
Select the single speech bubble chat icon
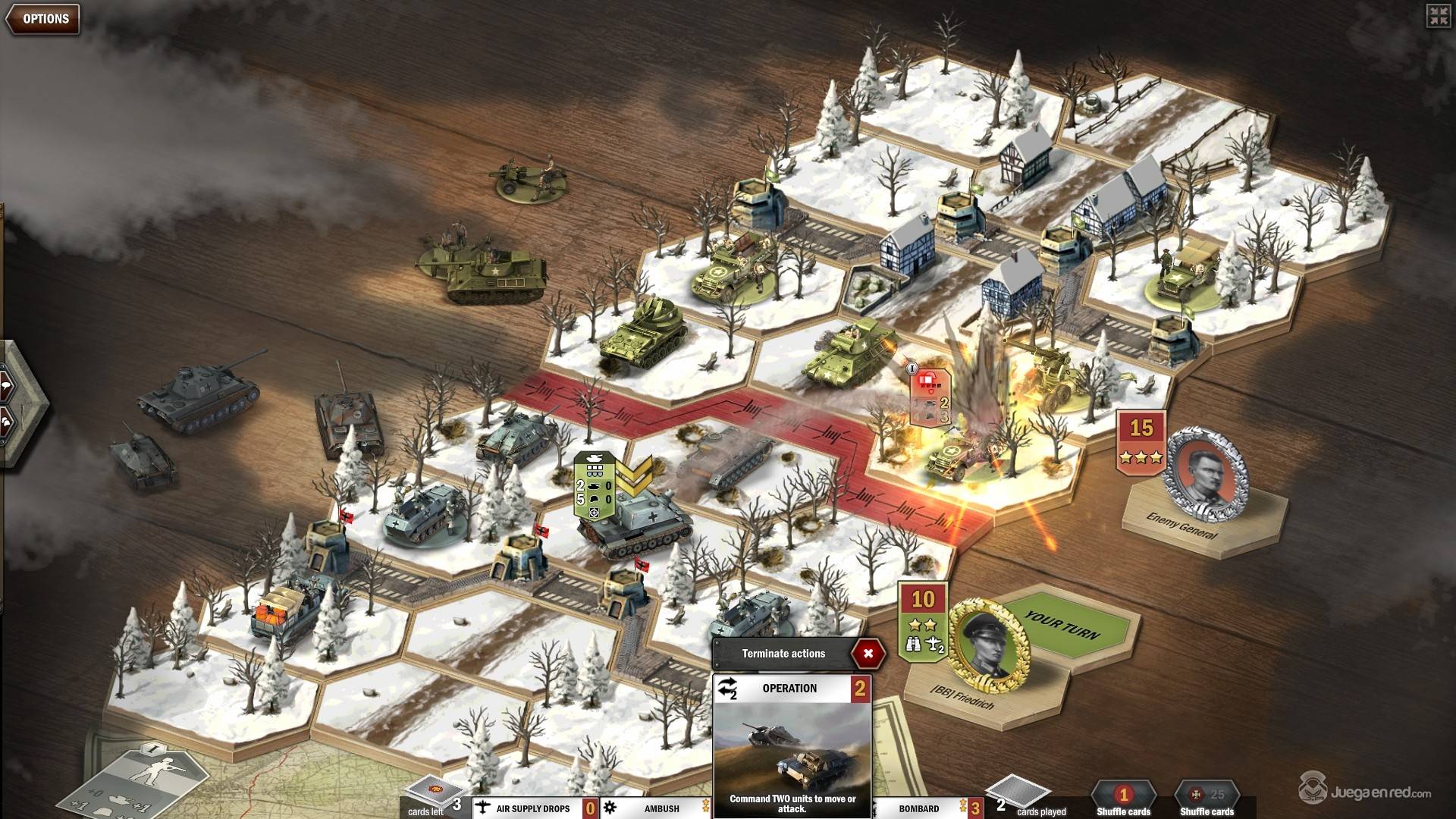(x=6, y=387)
